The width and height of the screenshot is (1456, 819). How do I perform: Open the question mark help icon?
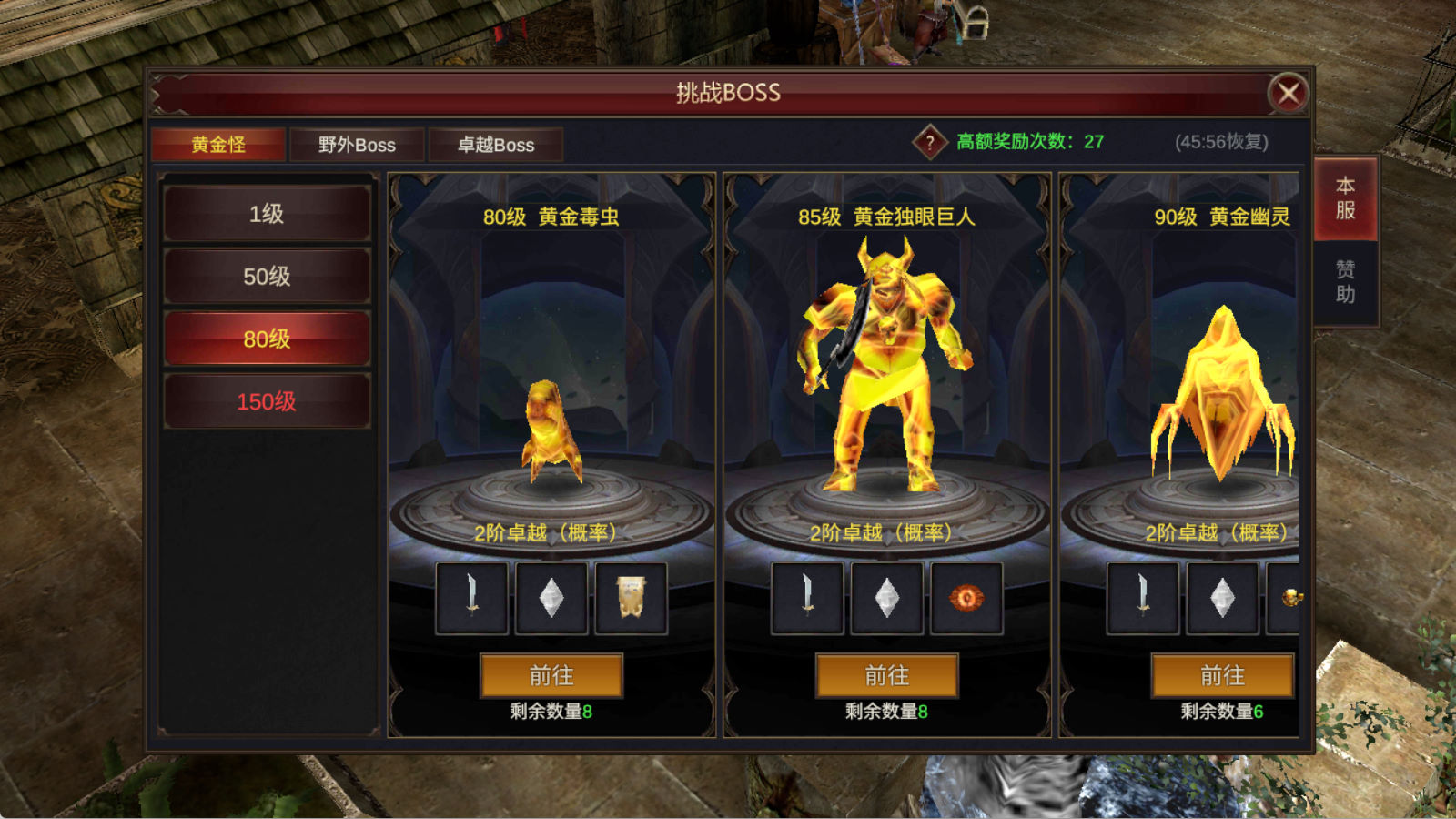(929, 142)
